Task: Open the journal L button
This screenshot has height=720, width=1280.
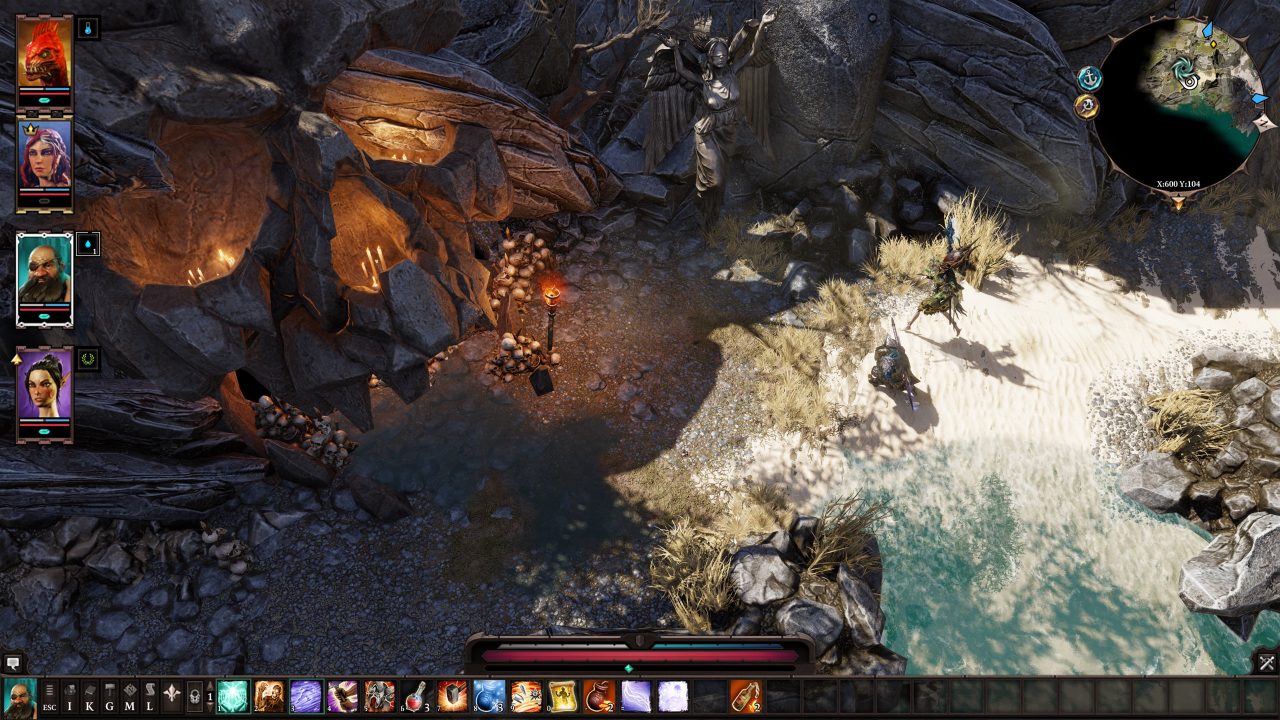Action: [150, 696]
